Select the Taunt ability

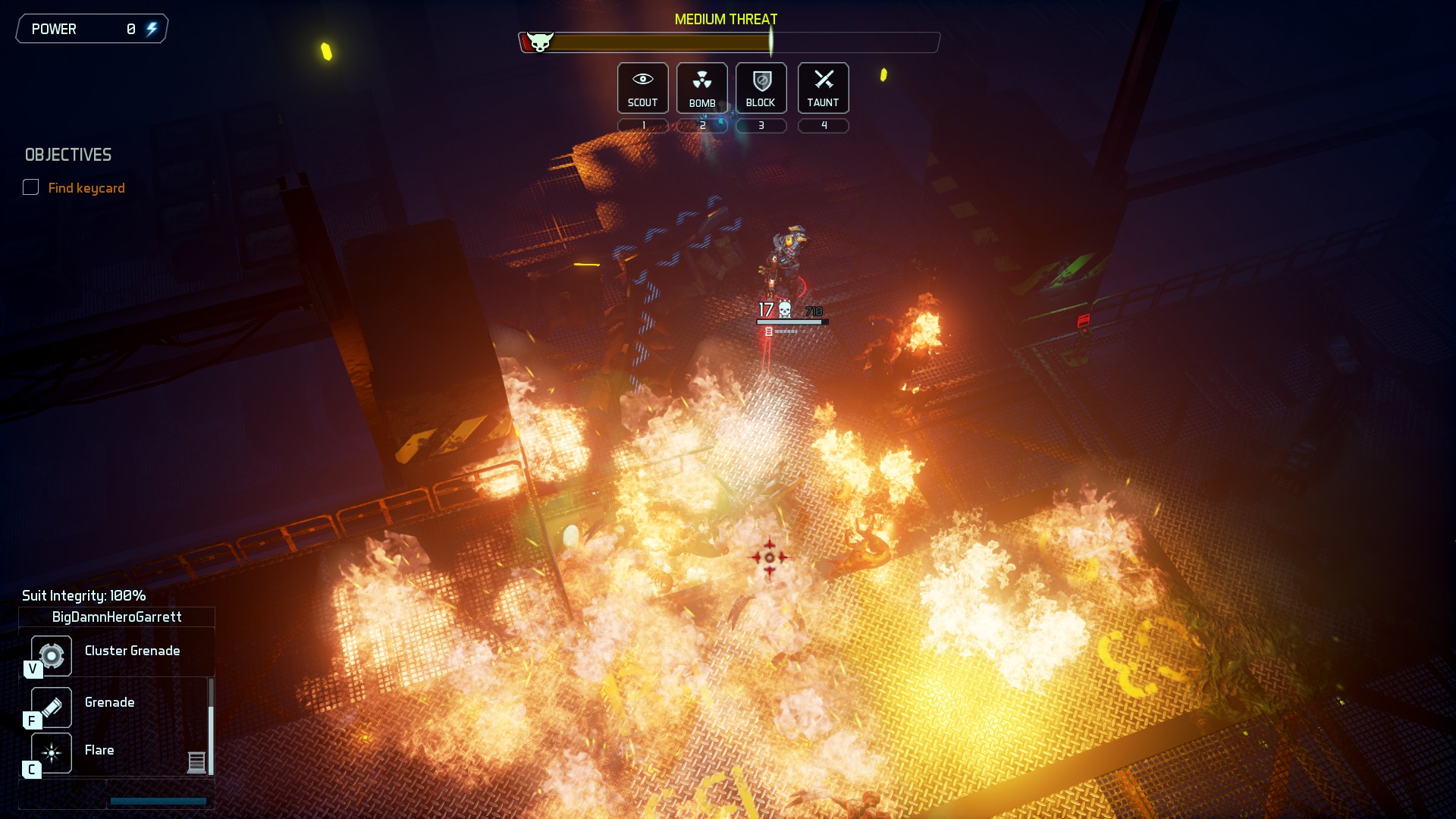pyautogui.click(x=823, y=88)
